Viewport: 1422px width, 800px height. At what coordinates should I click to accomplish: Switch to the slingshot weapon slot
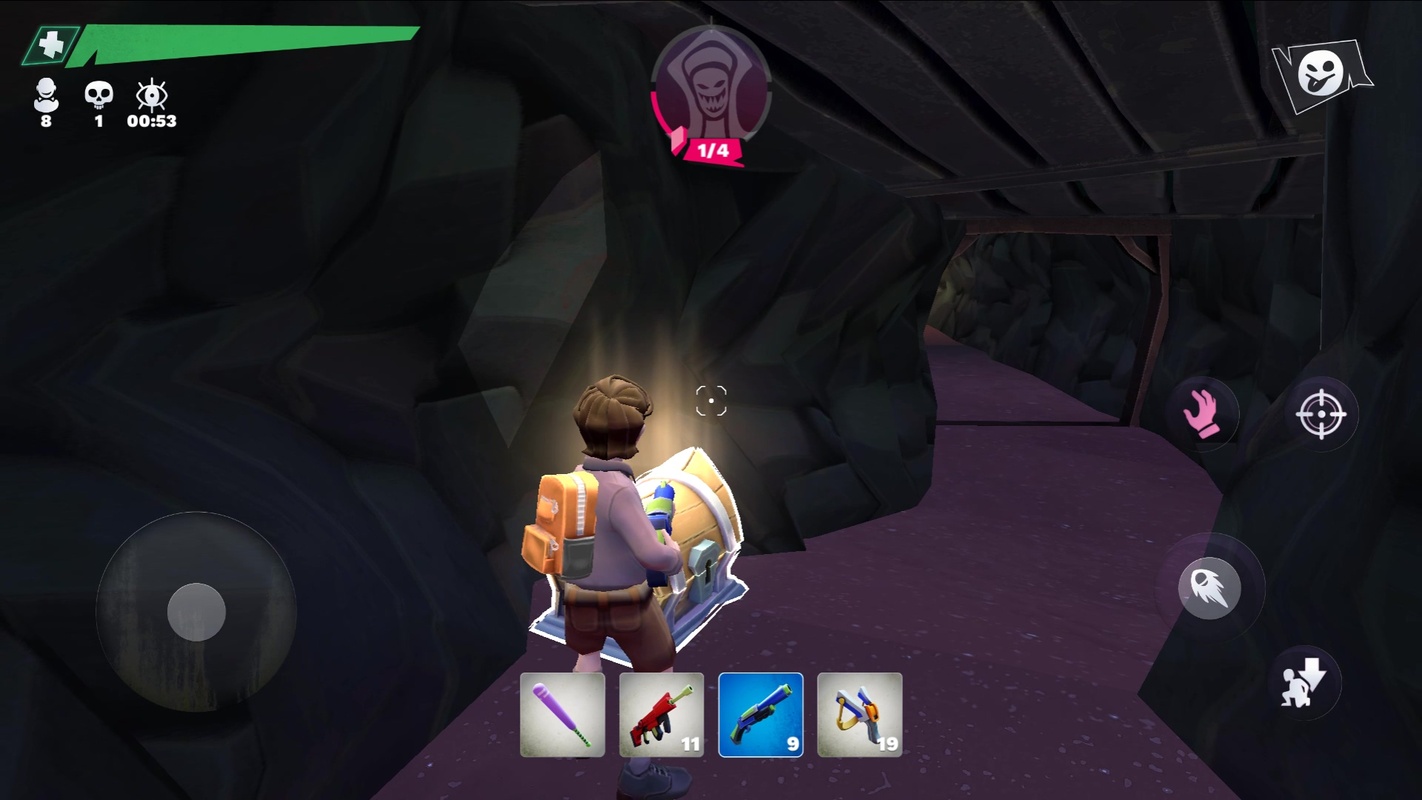tap(859, 714)
